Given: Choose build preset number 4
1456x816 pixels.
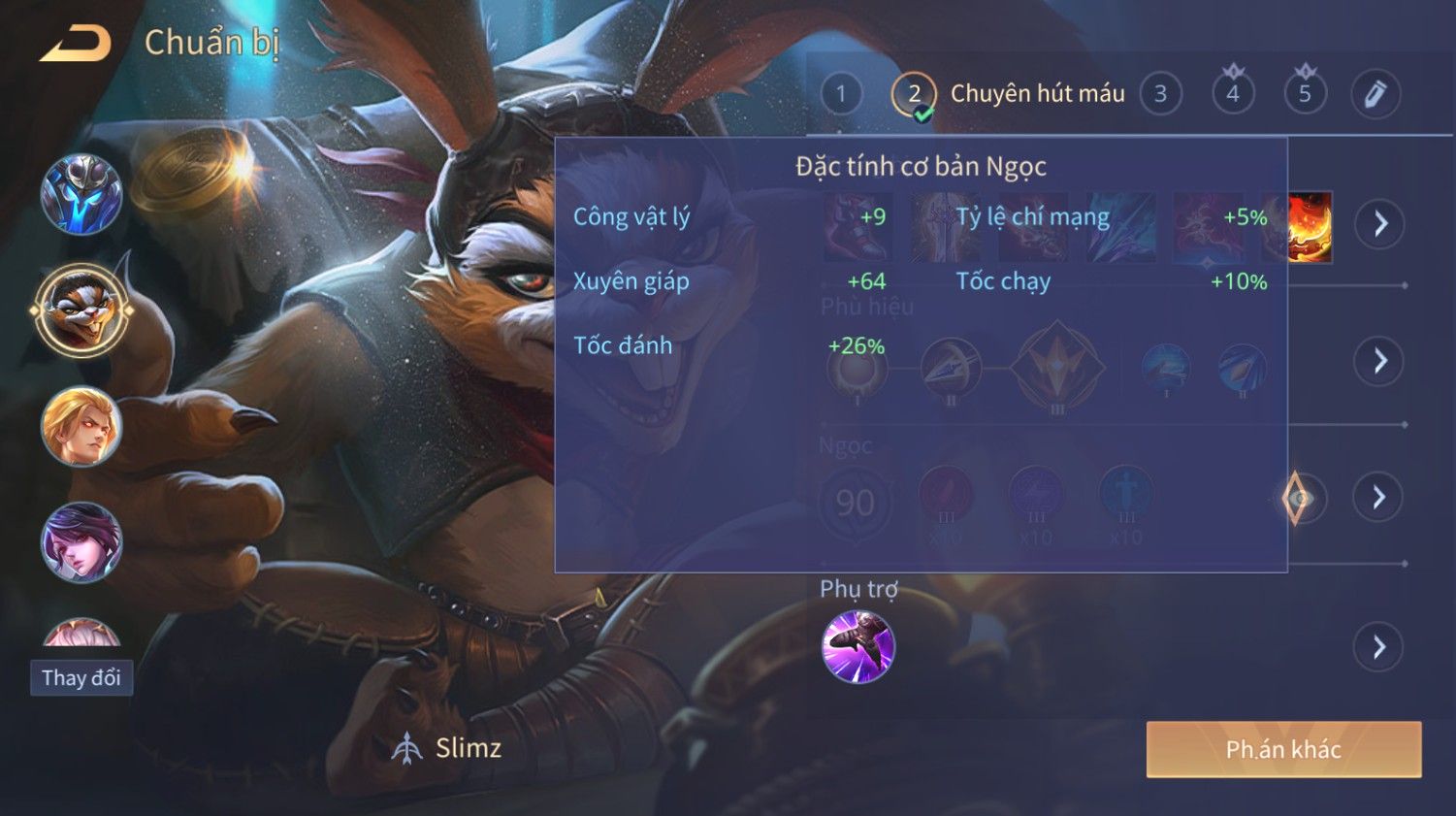Looking at the screenshot, I should 1233,94.
